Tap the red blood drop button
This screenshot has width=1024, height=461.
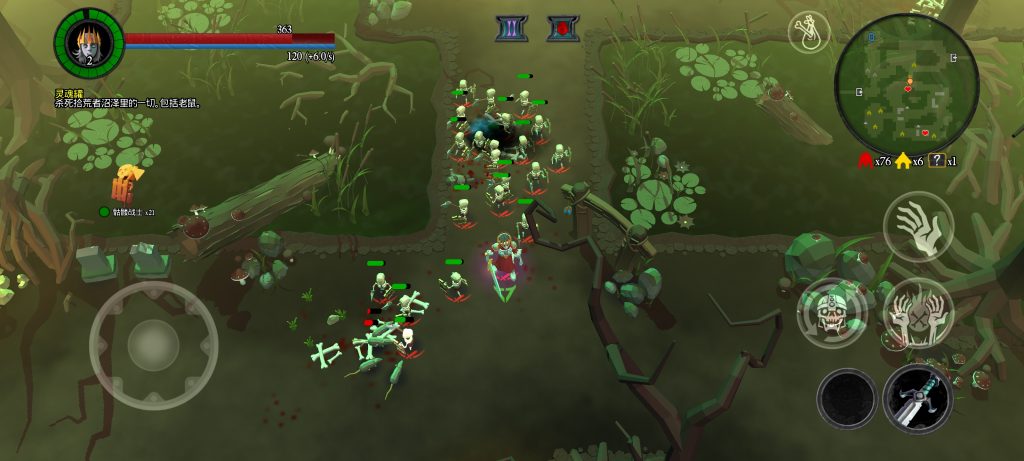[x=563, y=29]
